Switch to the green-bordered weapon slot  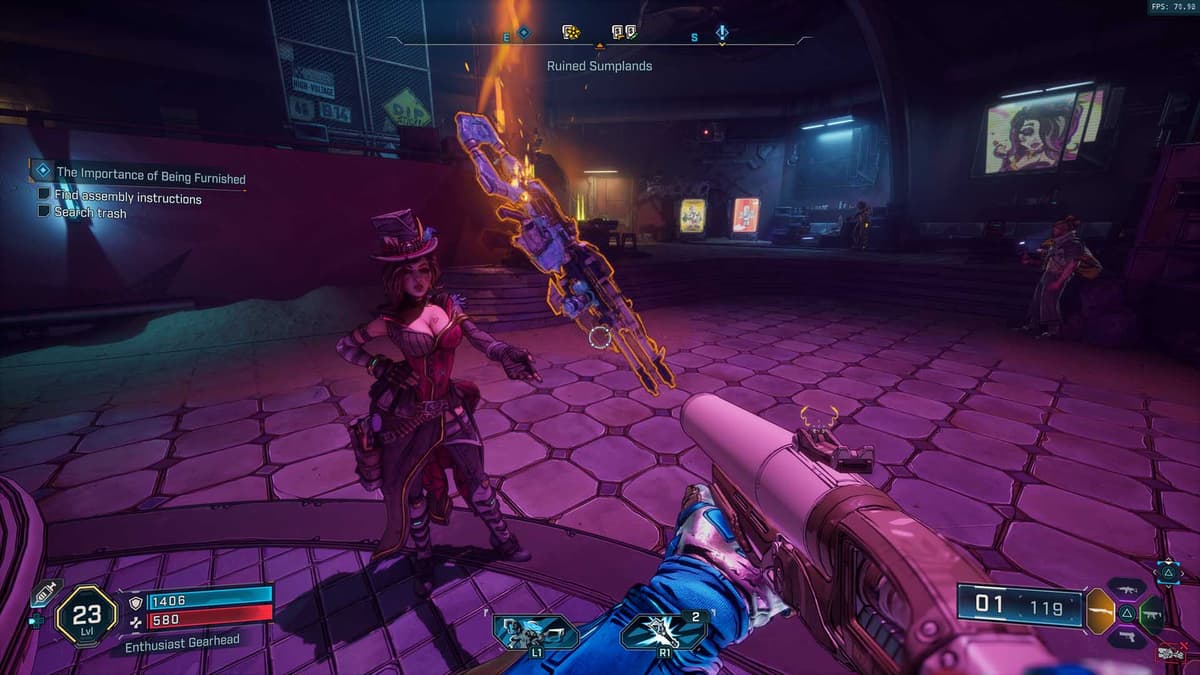tap(1151, 612)
